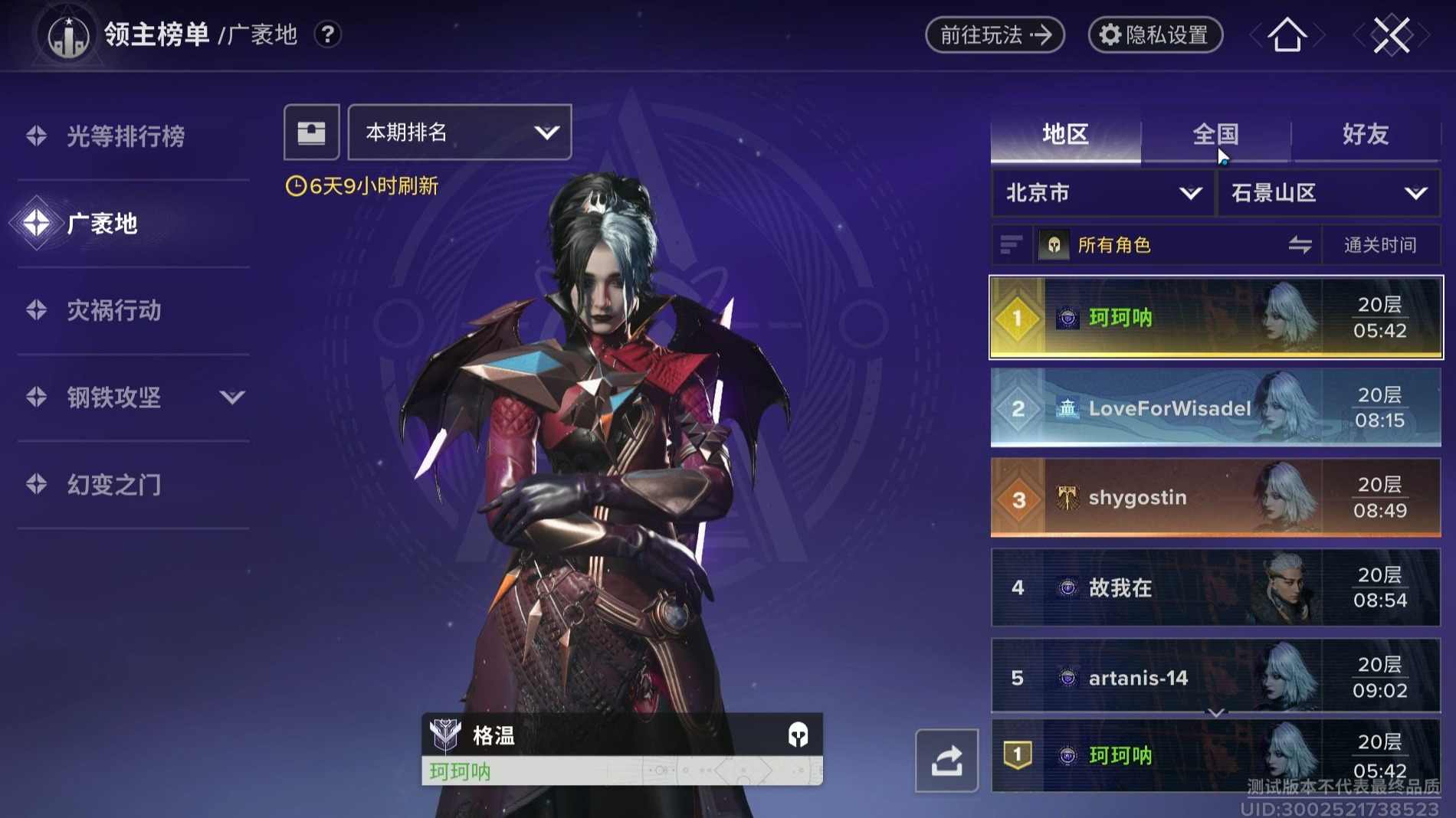Image resolution: width=1456 pixels, height=818 pixels.
Task: Click the filter lines icon left of 所有角色
Action: 1012,245
